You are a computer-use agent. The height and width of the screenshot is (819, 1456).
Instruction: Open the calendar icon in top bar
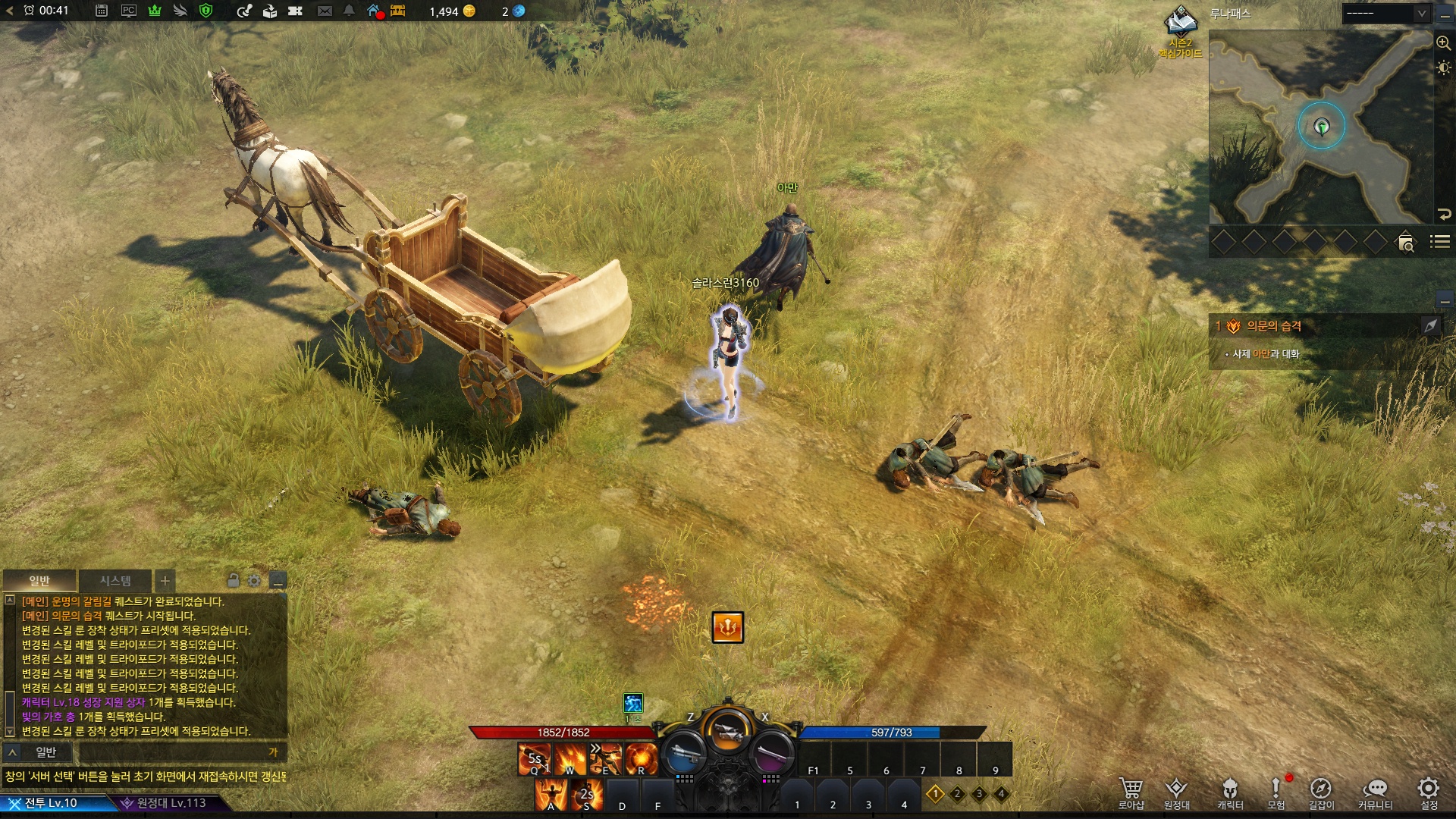tap(102, 11)
